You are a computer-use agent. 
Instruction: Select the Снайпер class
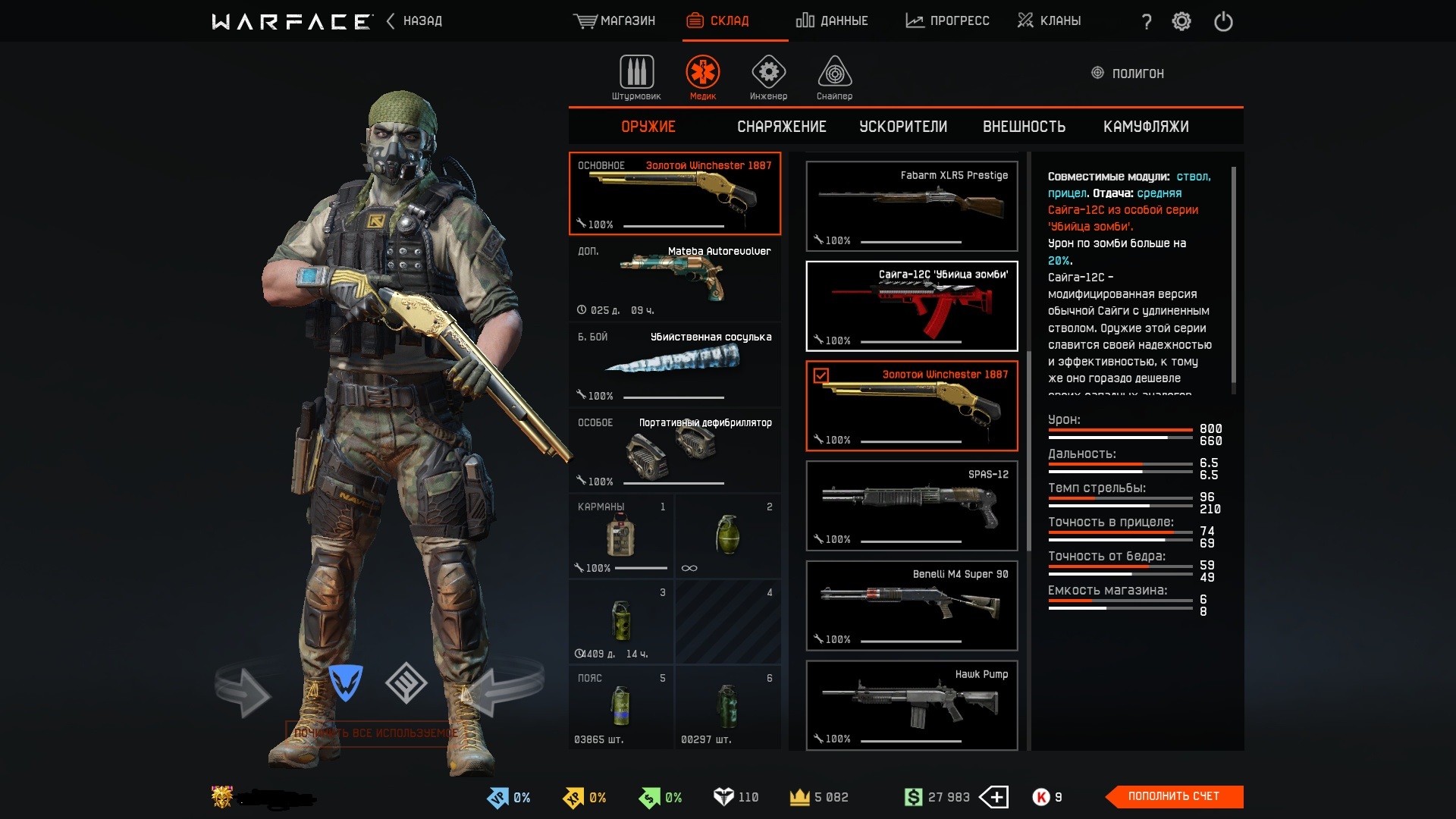tap(834, 77)
